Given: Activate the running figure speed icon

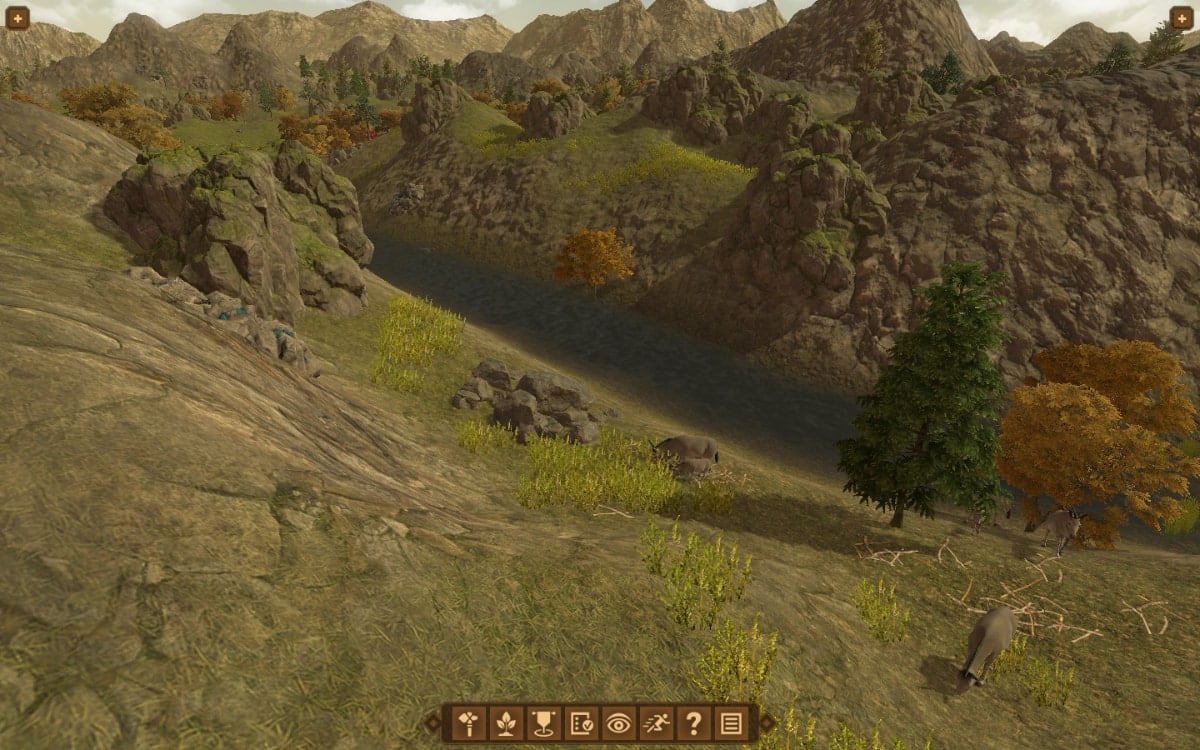Looking at the screenshot, I should 656,722.
